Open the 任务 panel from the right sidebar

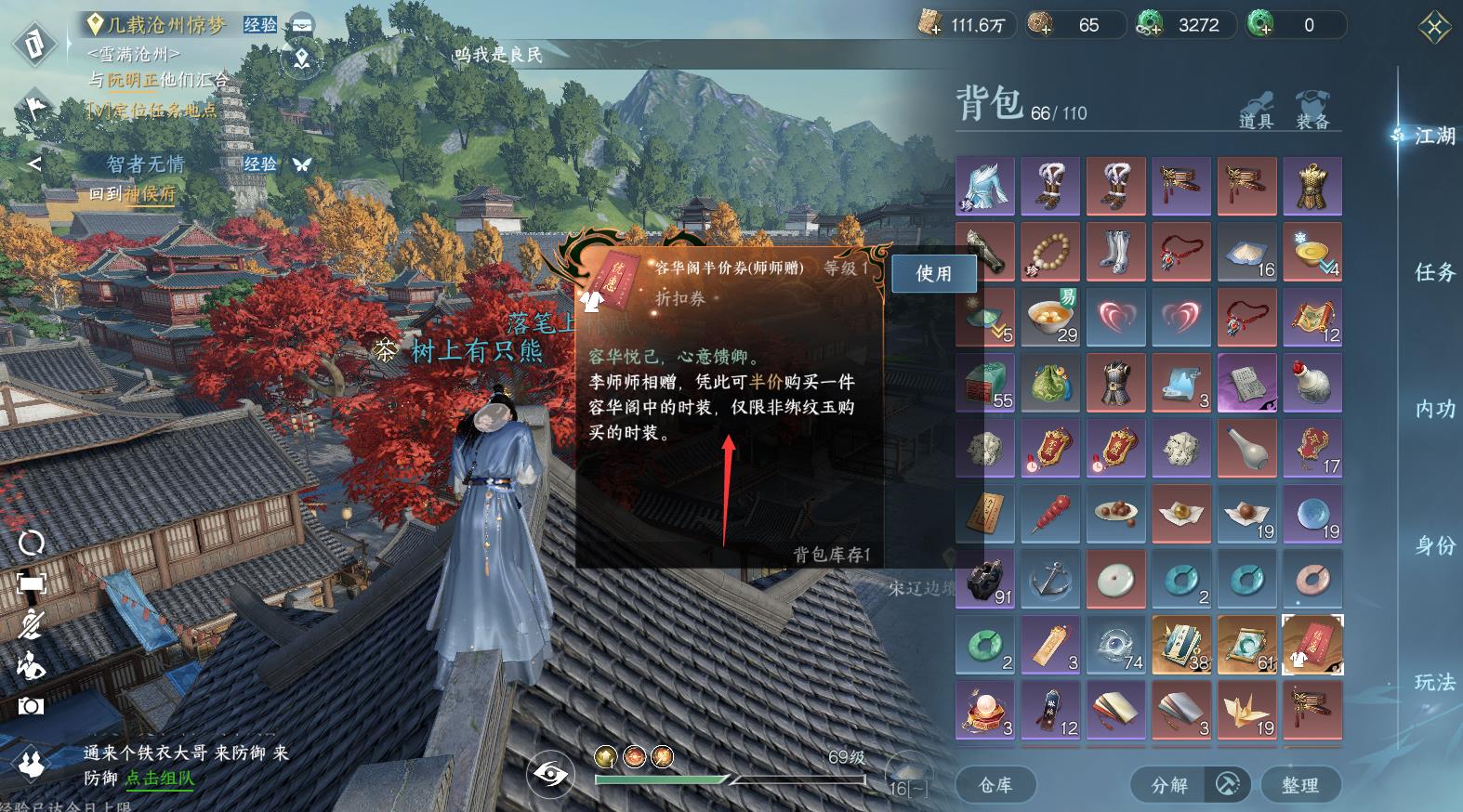[x=1437, y=271]
